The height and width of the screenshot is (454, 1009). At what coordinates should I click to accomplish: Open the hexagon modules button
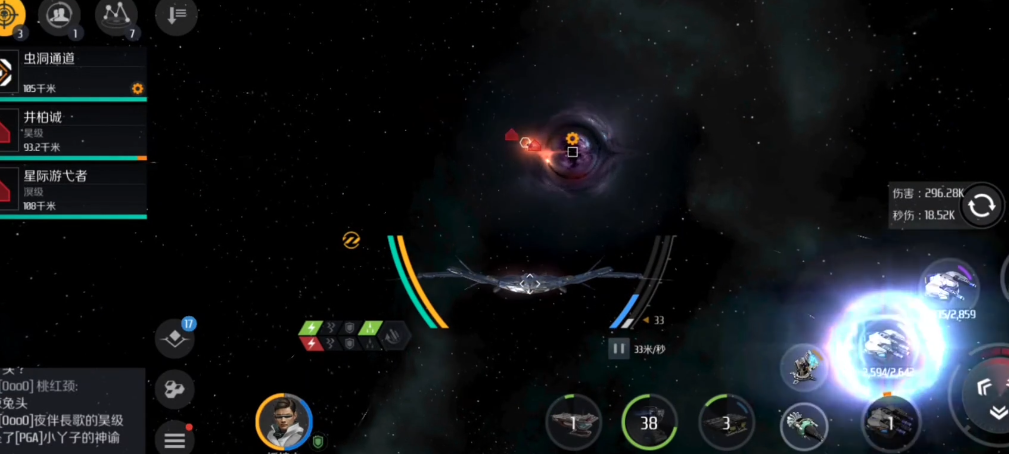[175, 389]
